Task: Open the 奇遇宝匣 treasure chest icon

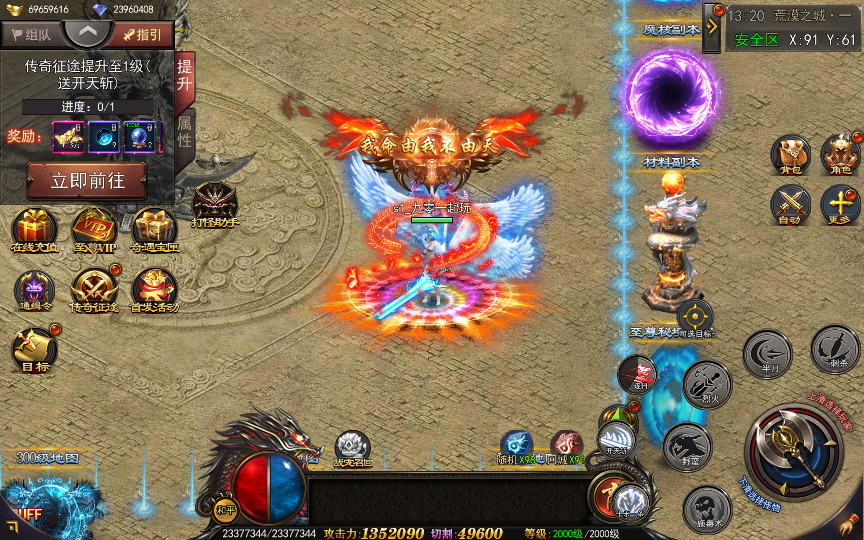Action: coord(154,229)
